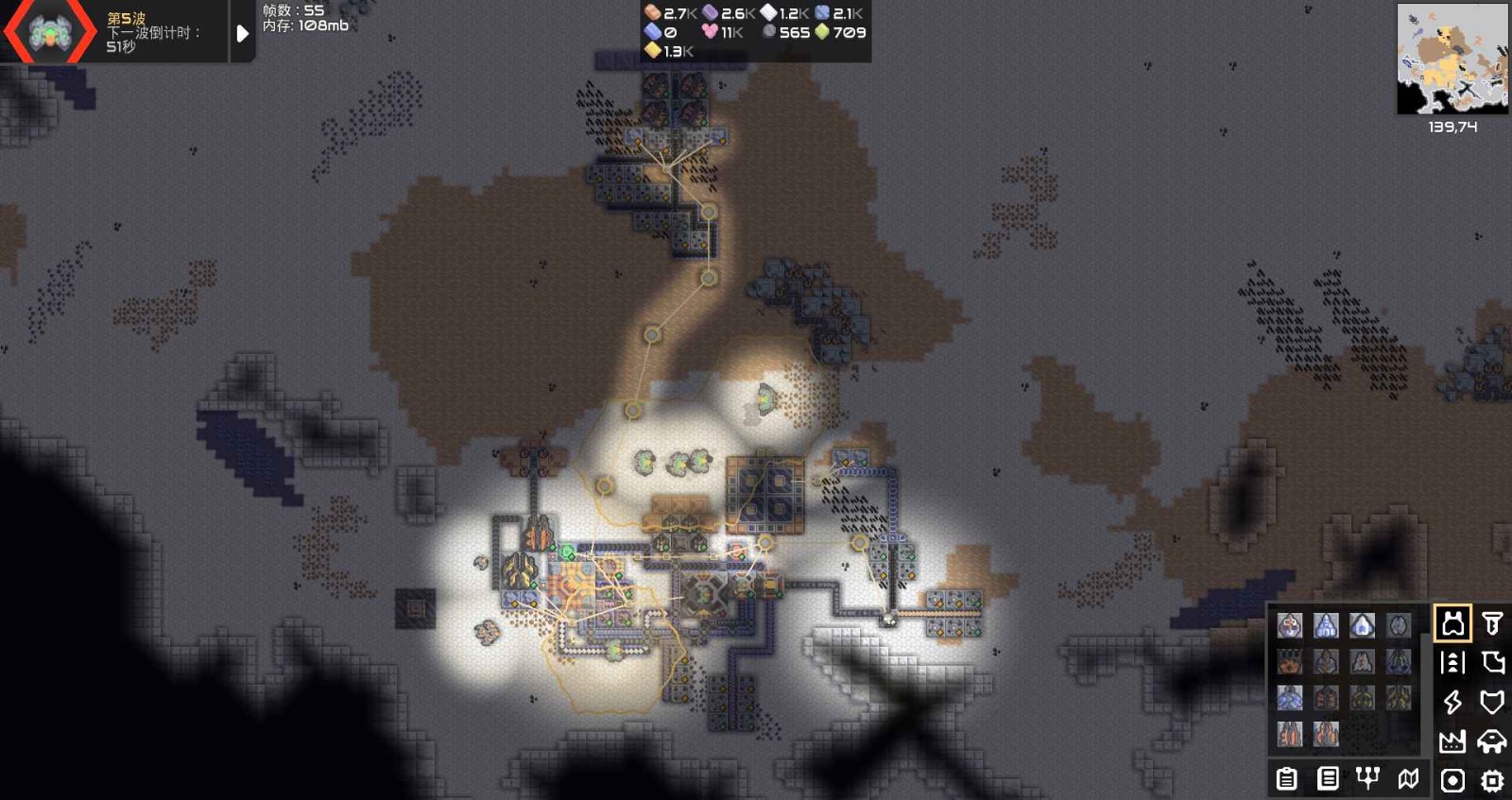
Task: Click the minimap in the top-right corner
Action: click(1451, 57)
